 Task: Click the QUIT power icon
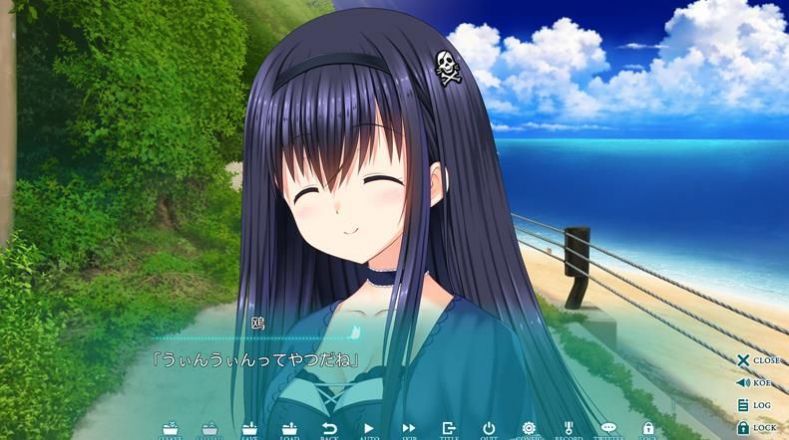[489, 430]
